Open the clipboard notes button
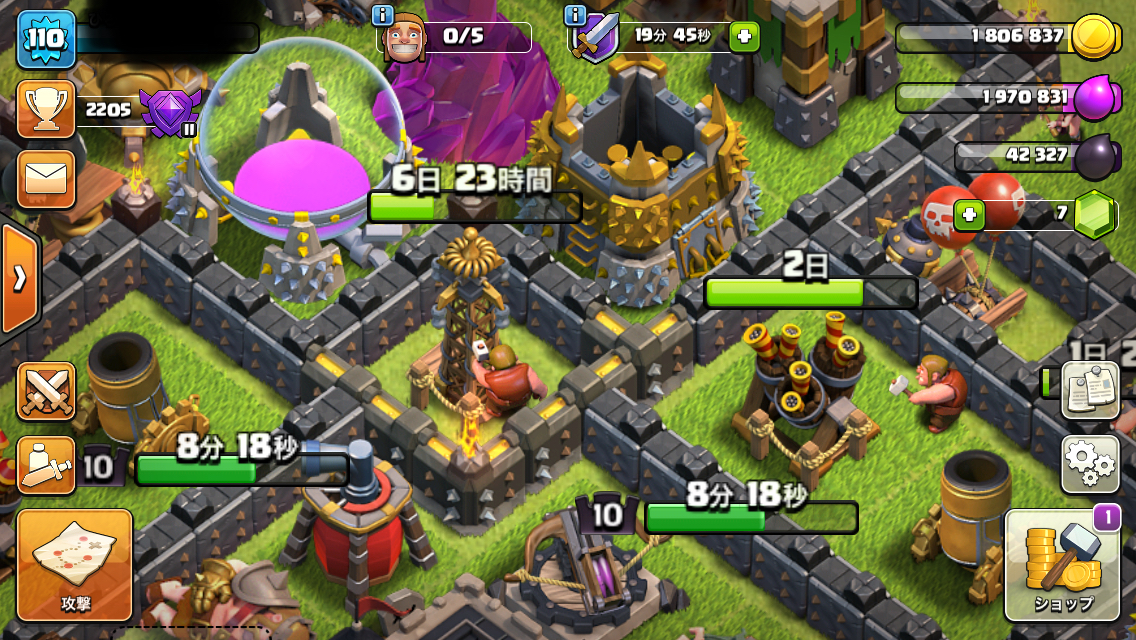The height and width of the screenshot is (640, 1136). pos(1089,389)
